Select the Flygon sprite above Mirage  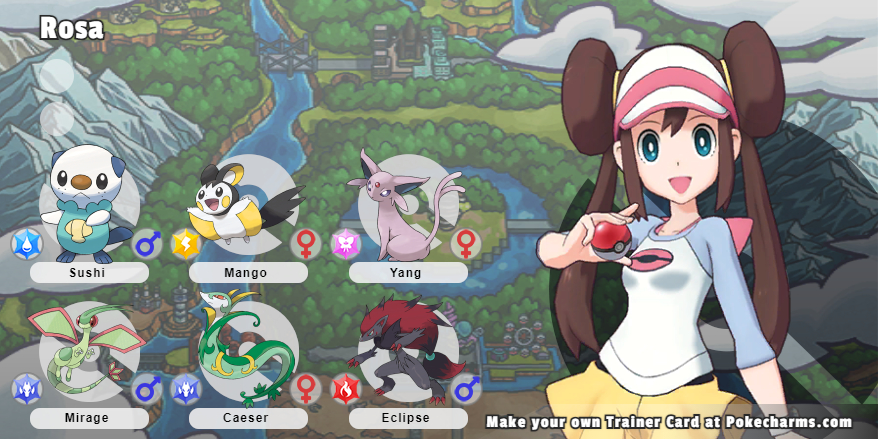click(85, 348)
